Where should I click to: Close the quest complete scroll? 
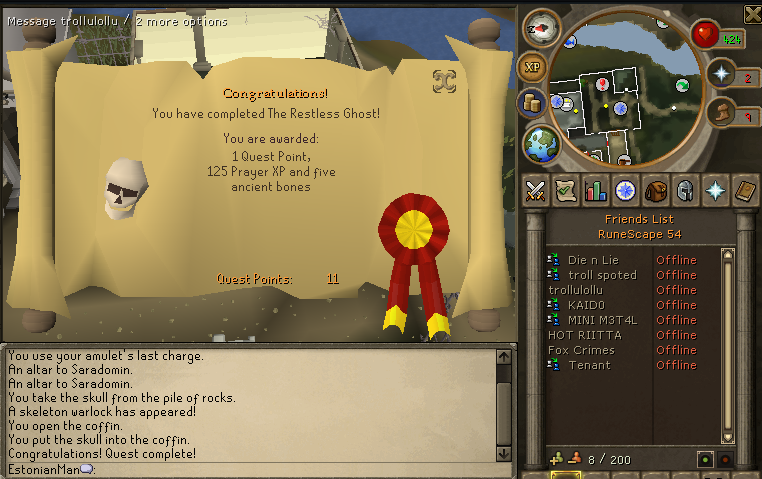click(x=444, y=81)
